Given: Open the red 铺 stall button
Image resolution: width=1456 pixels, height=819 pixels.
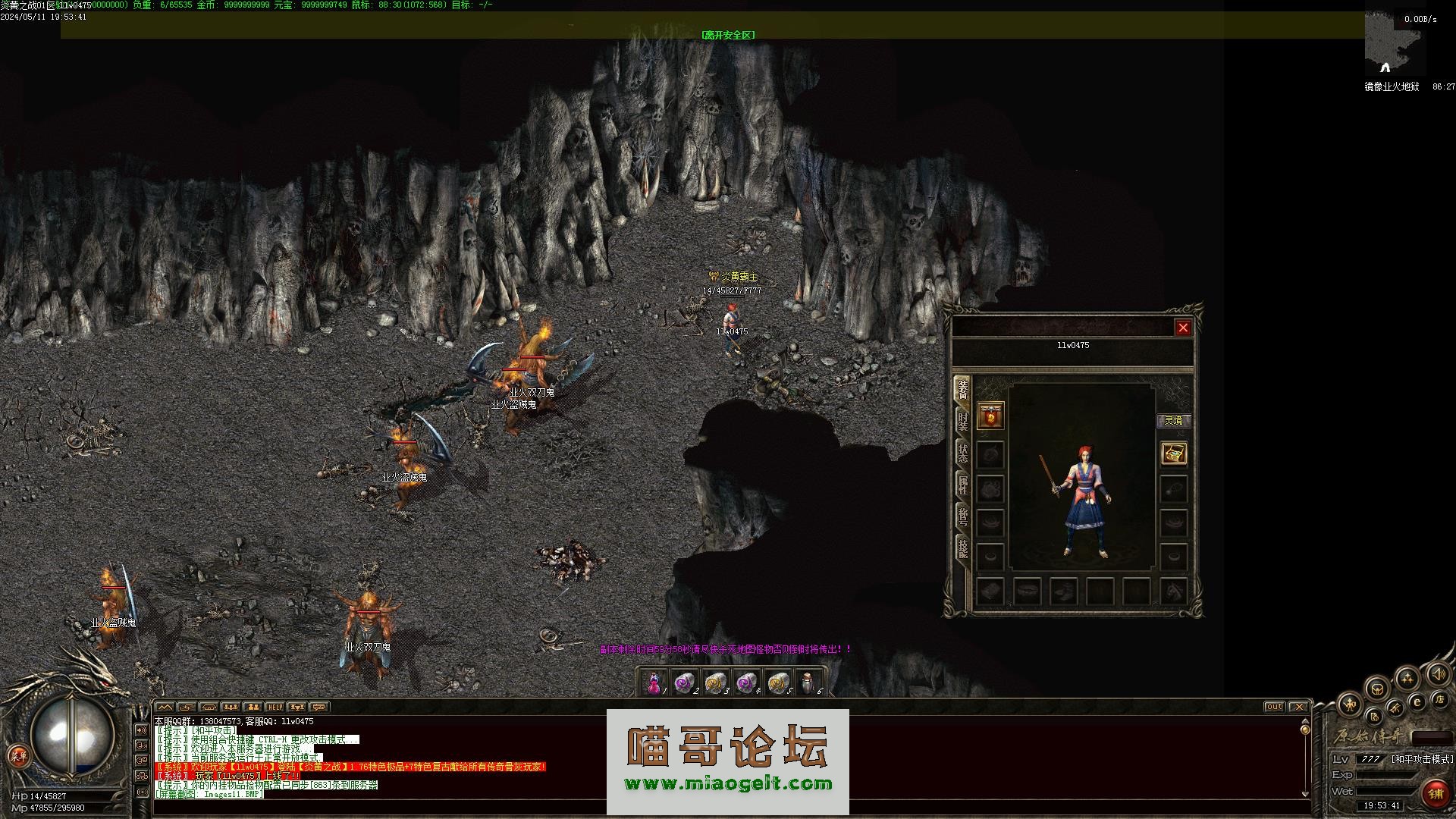Looking at the screenshot, I should 1436,794.
